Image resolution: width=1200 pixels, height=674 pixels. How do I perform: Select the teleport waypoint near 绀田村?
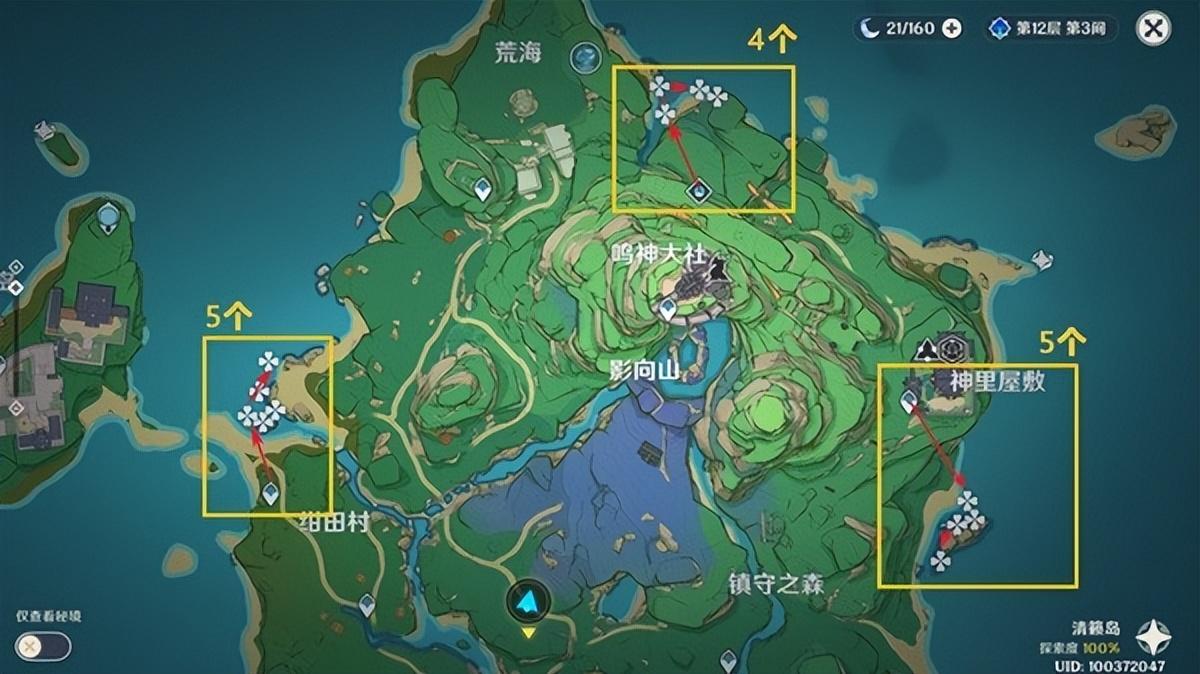point(270,492)
